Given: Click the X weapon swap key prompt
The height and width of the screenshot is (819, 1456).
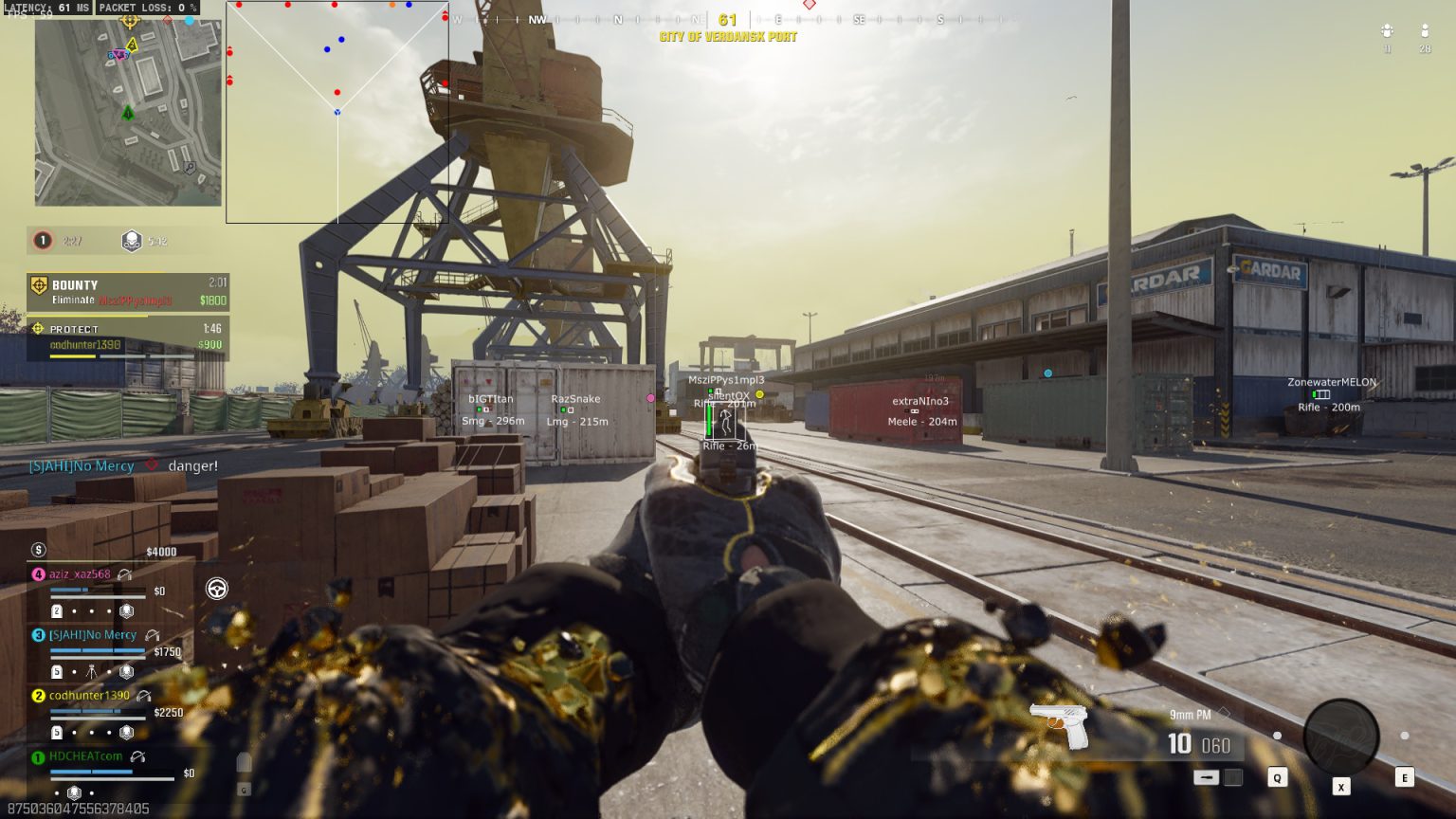Looking at the screenshot, I should [x=1341, y=788].
